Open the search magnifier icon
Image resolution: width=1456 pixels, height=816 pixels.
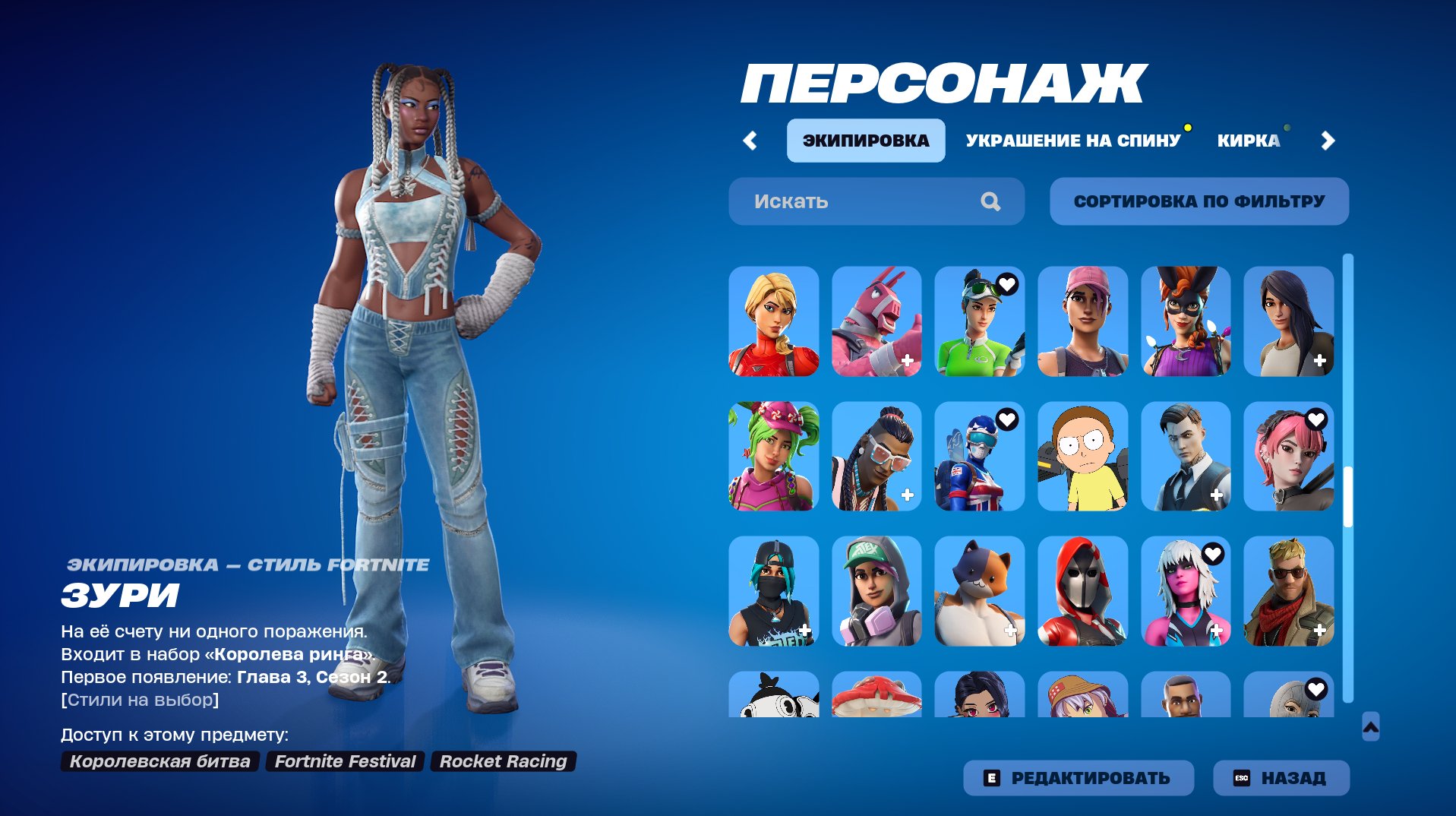tap(990, 201)
